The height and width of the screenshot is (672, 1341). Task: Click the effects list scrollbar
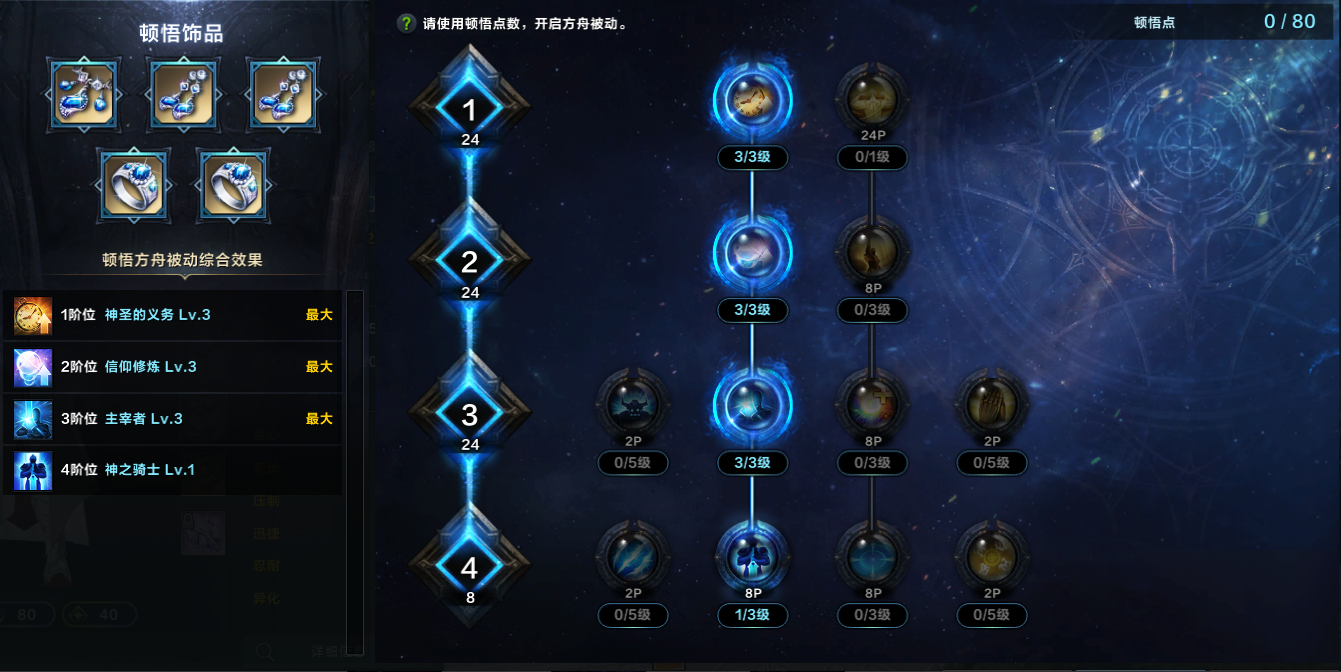click(354, 471)
